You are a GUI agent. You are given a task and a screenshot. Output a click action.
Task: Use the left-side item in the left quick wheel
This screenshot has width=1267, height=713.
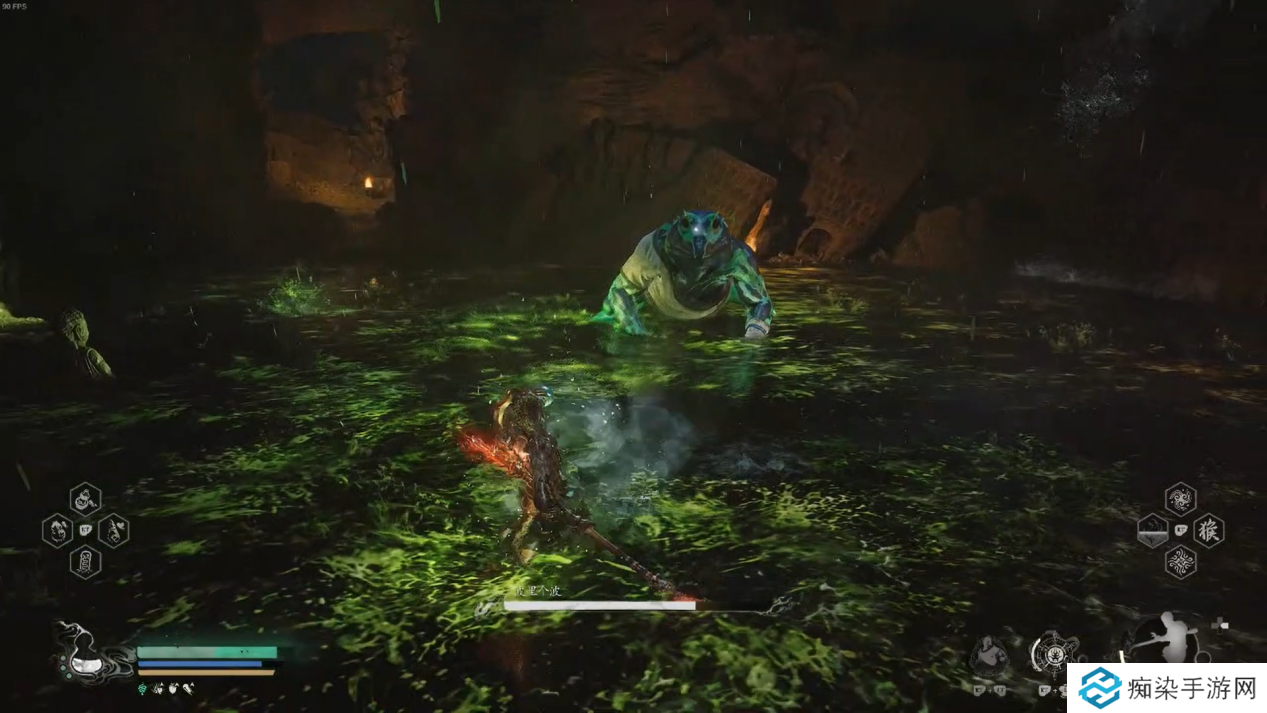click(57, 530)
